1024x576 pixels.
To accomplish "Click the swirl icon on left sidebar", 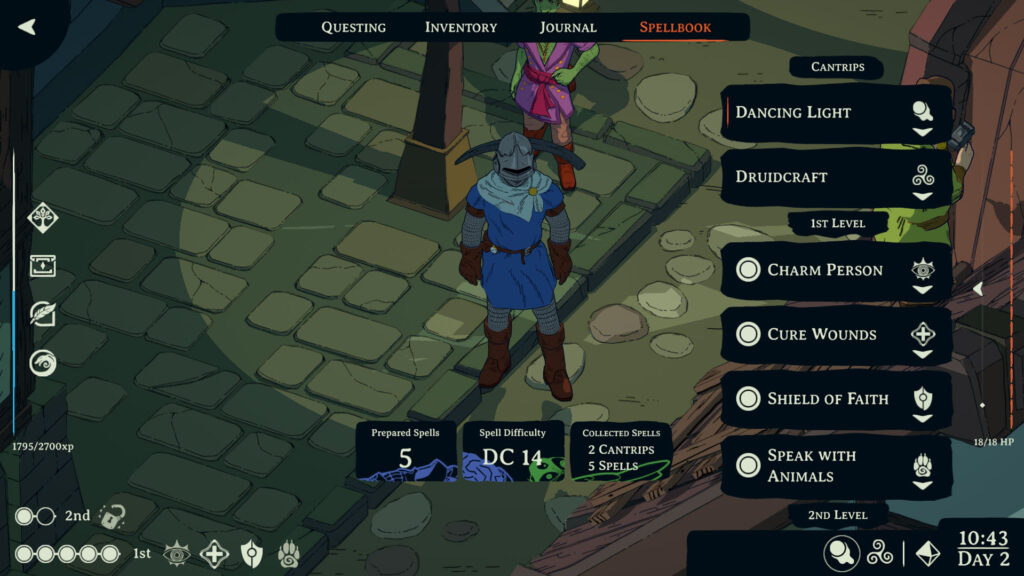I will pyautogui.click(x=42, y=362).
